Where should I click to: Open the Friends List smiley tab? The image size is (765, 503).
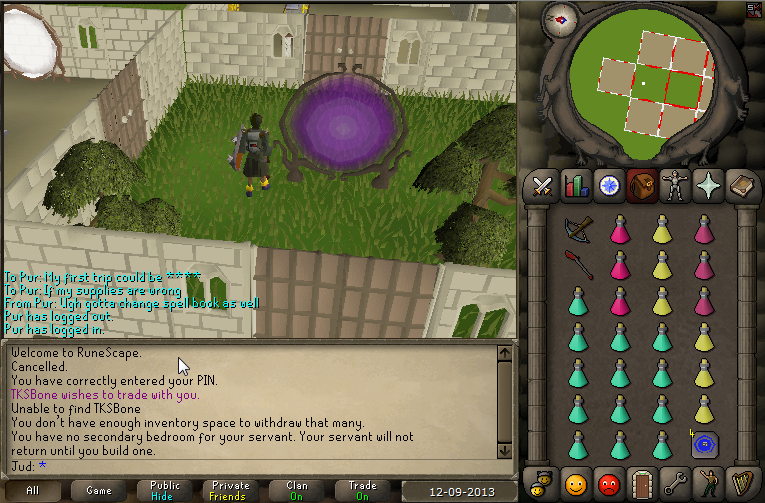pyautogui.click(x=576, y=483)
